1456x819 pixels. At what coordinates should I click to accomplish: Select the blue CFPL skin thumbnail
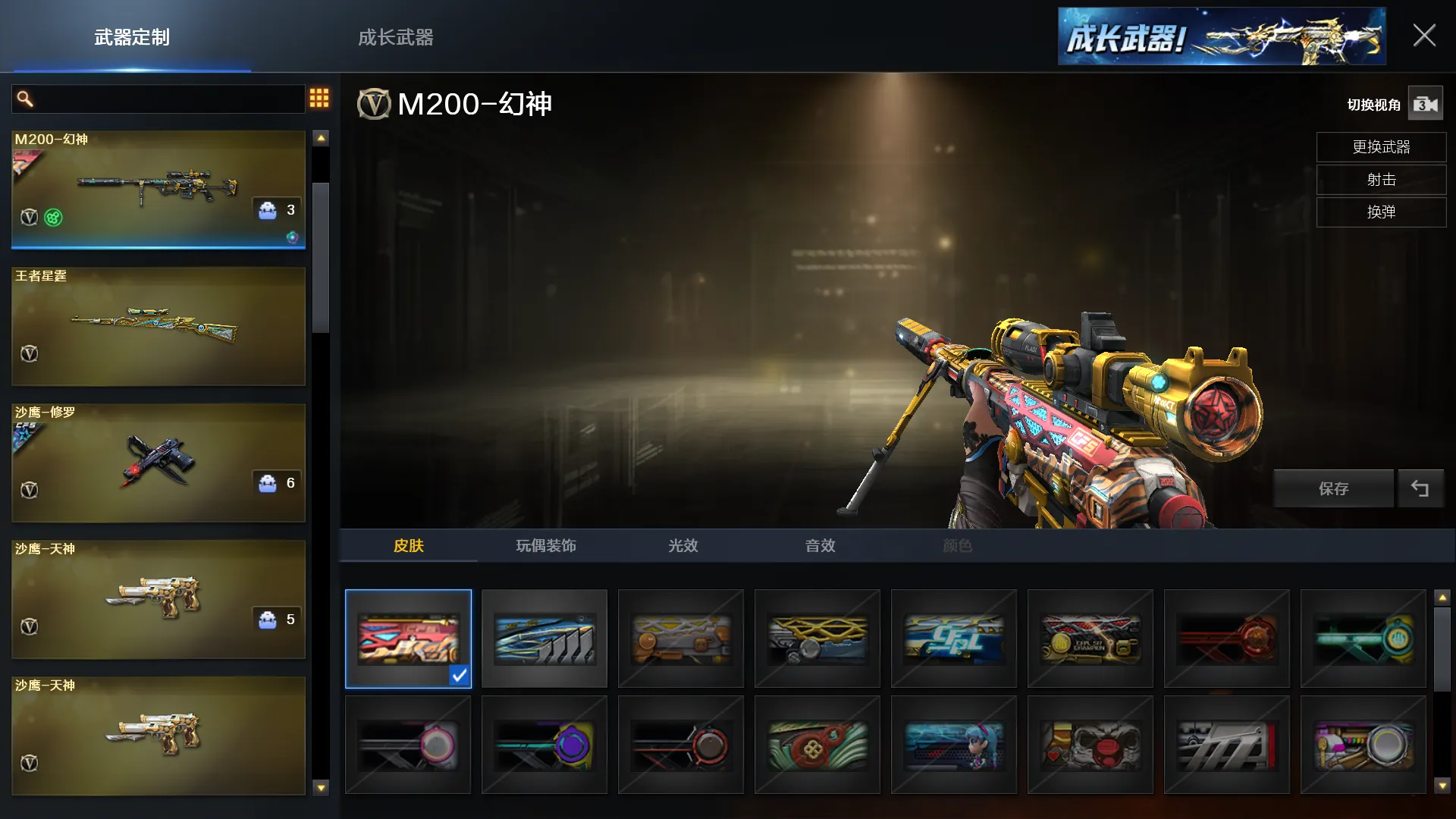954,639
